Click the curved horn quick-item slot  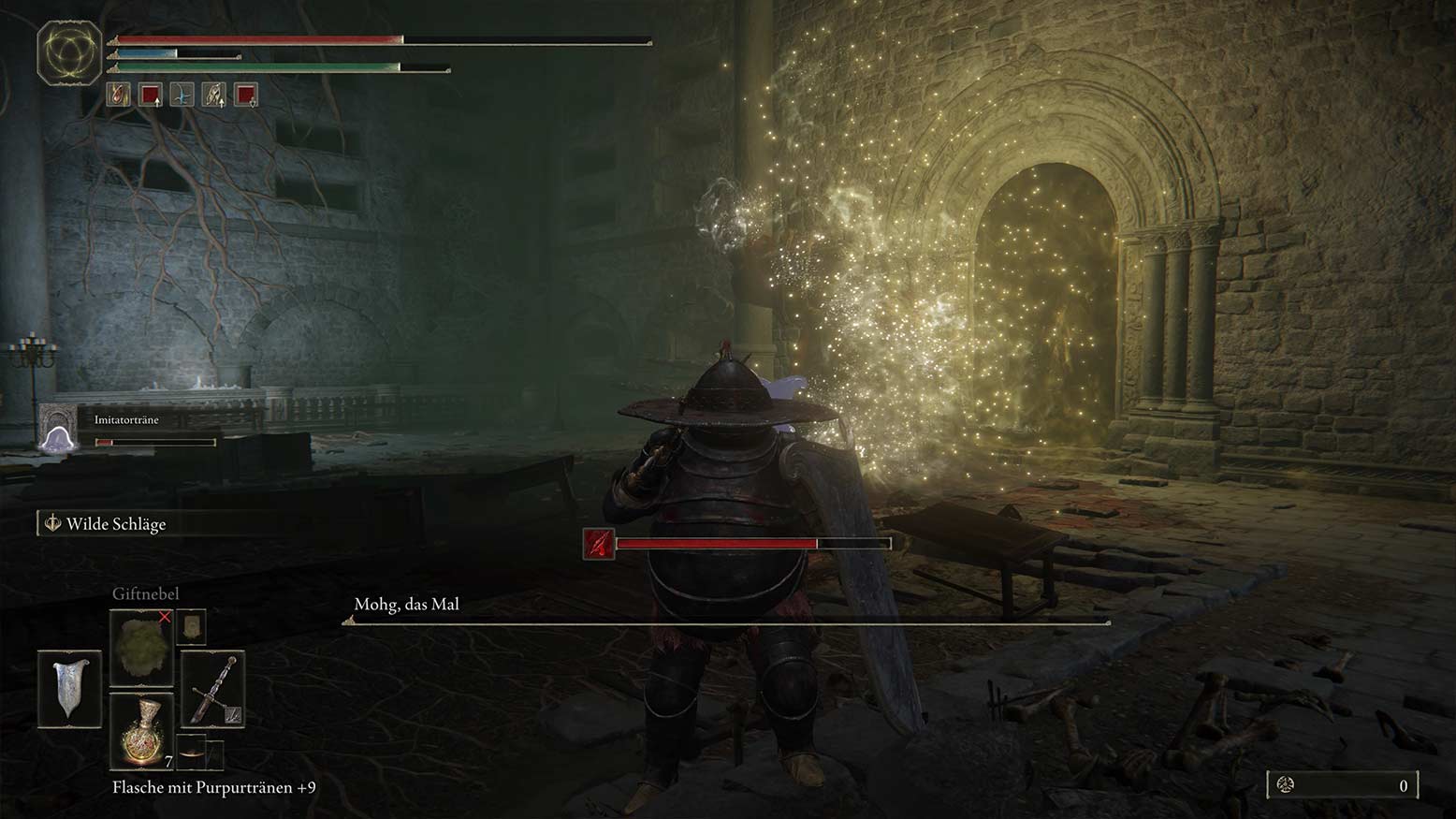[192, 753]
